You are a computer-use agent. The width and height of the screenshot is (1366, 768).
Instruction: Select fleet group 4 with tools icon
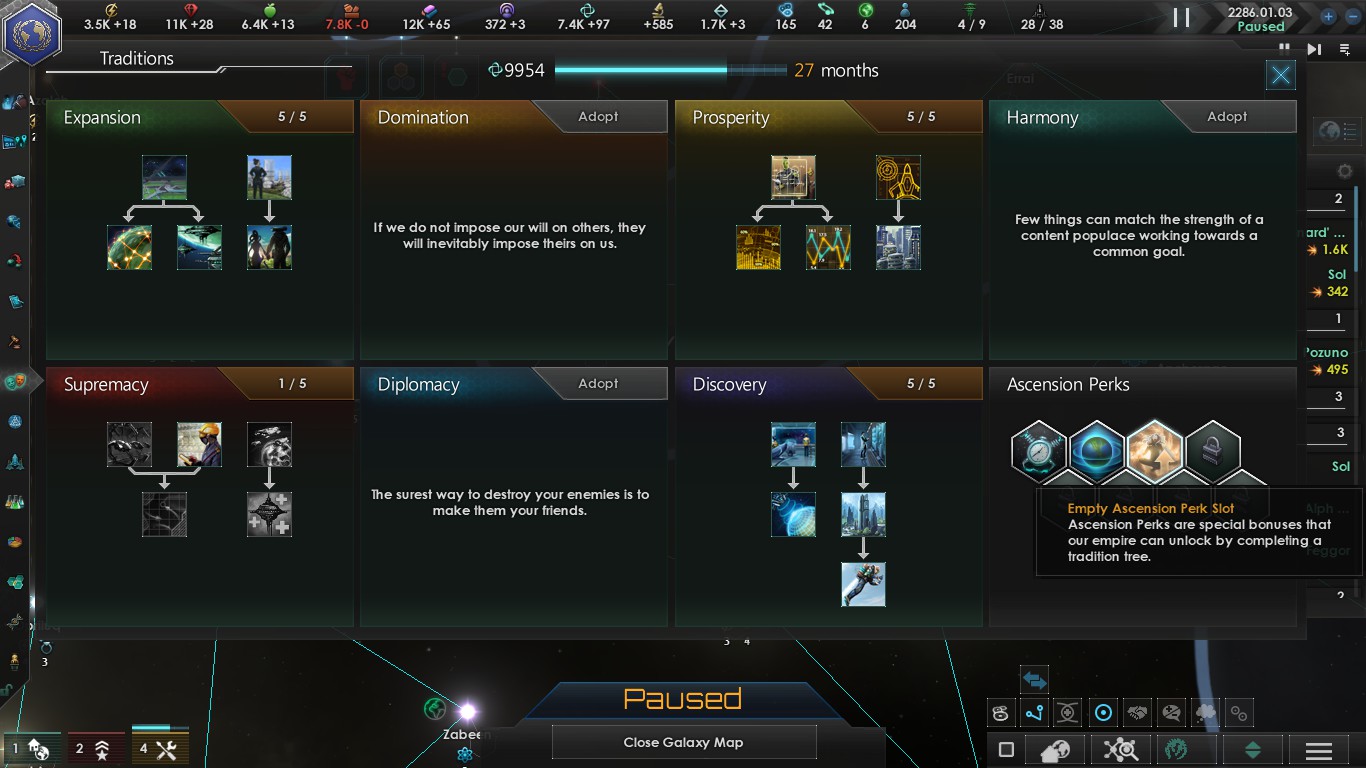(158, 748)
